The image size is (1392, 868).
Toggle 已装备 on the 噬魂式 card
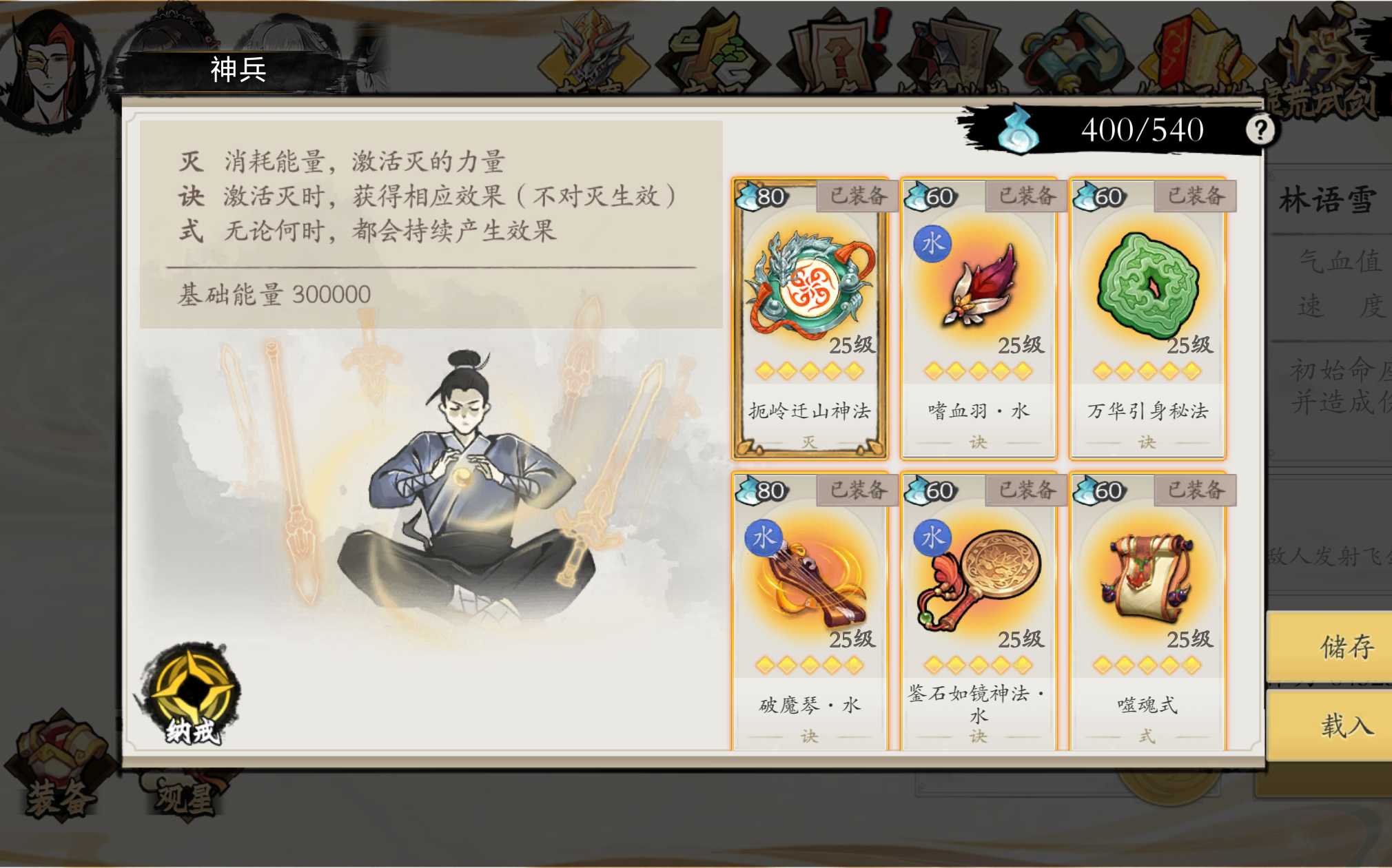(1194, 491)
